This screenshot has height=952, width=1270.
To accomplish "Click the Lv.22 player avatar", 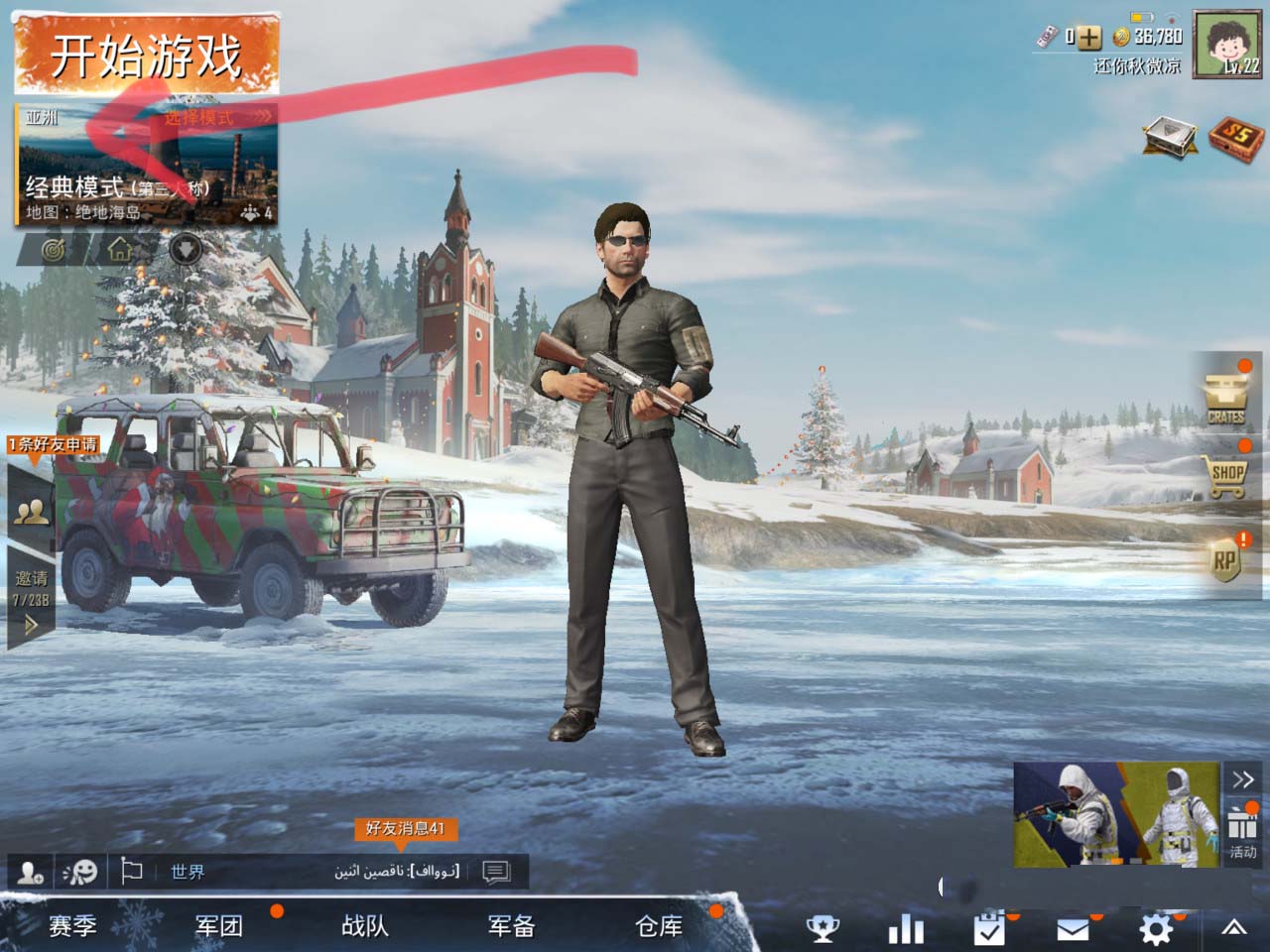I will pos(1226,45).
